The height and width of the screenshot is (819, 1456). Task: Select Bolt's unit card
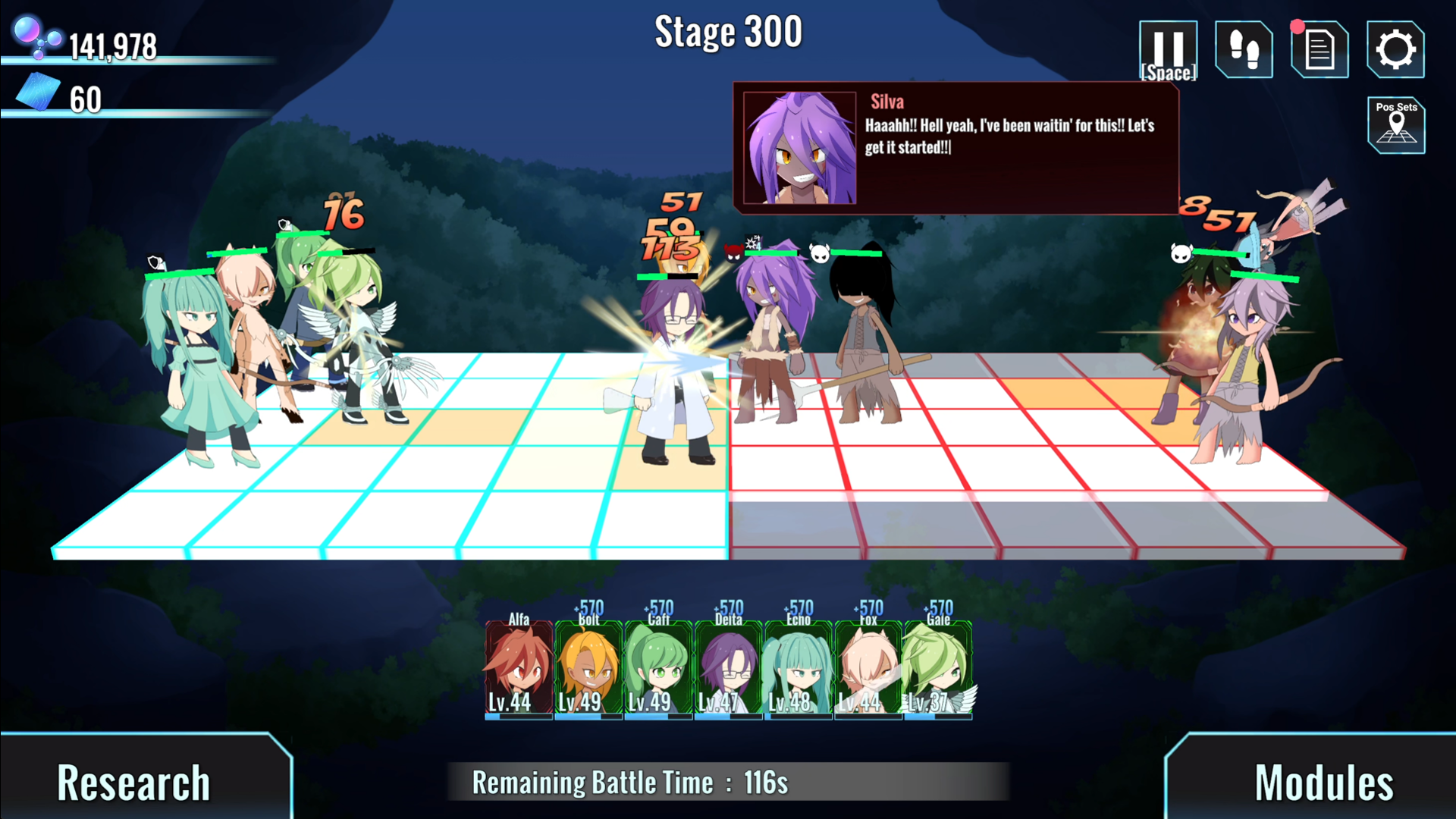tap(588, 669)
